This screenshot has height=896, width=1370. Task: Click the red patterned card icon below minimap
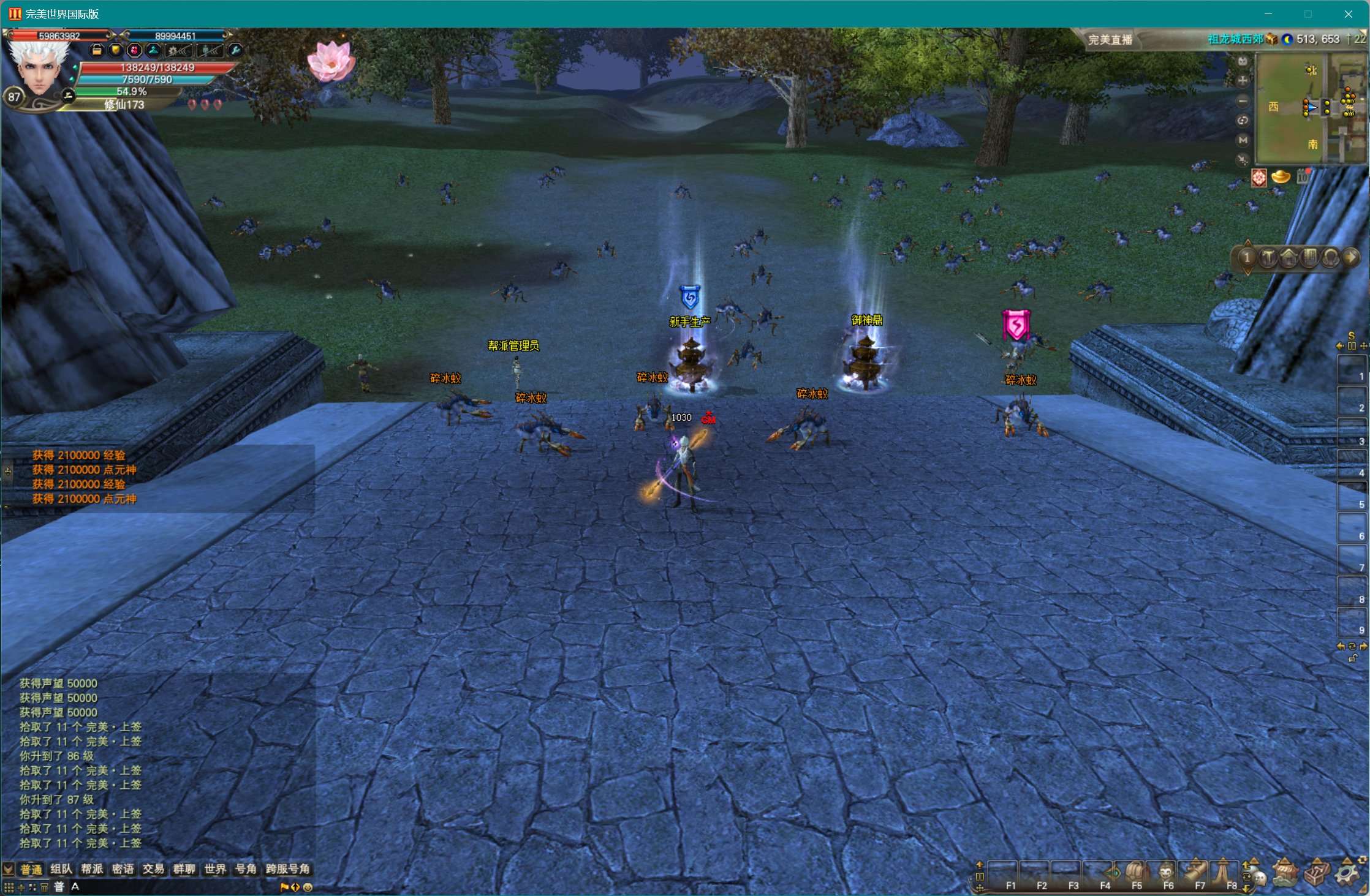pyautogui.click(x=1258, y=178)
